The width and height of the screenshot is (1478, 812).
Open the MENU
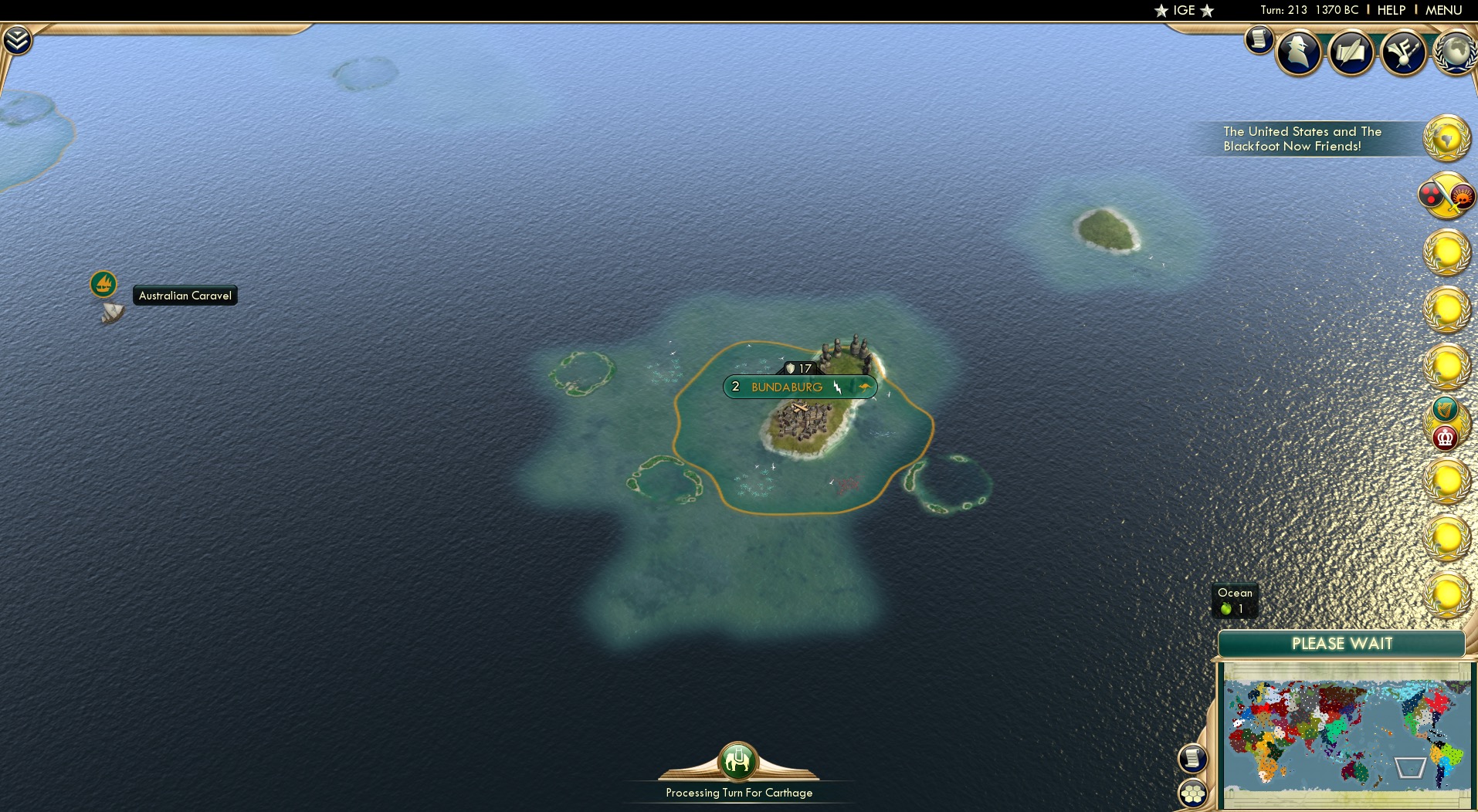coord(1442,10)
